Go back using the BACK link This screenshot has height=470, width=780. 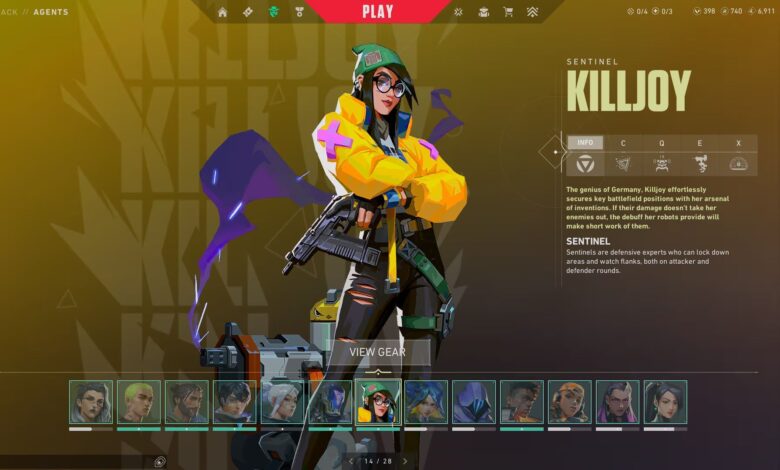coord(8,12)
